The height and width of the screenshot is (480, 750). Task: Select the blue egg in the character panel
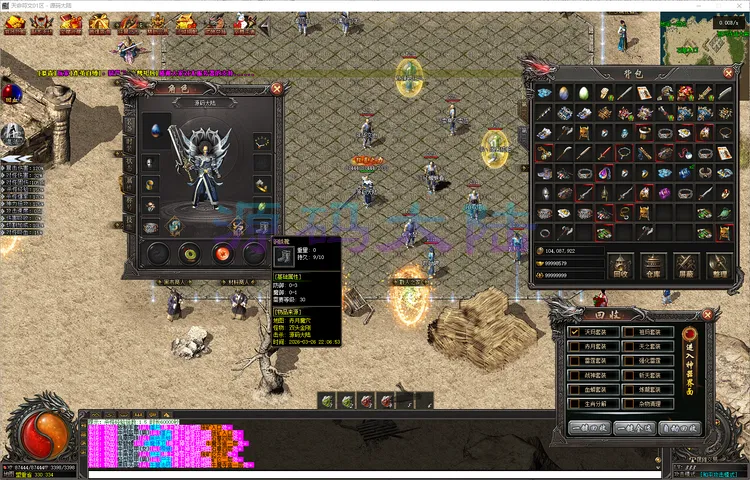pos(156,130)
